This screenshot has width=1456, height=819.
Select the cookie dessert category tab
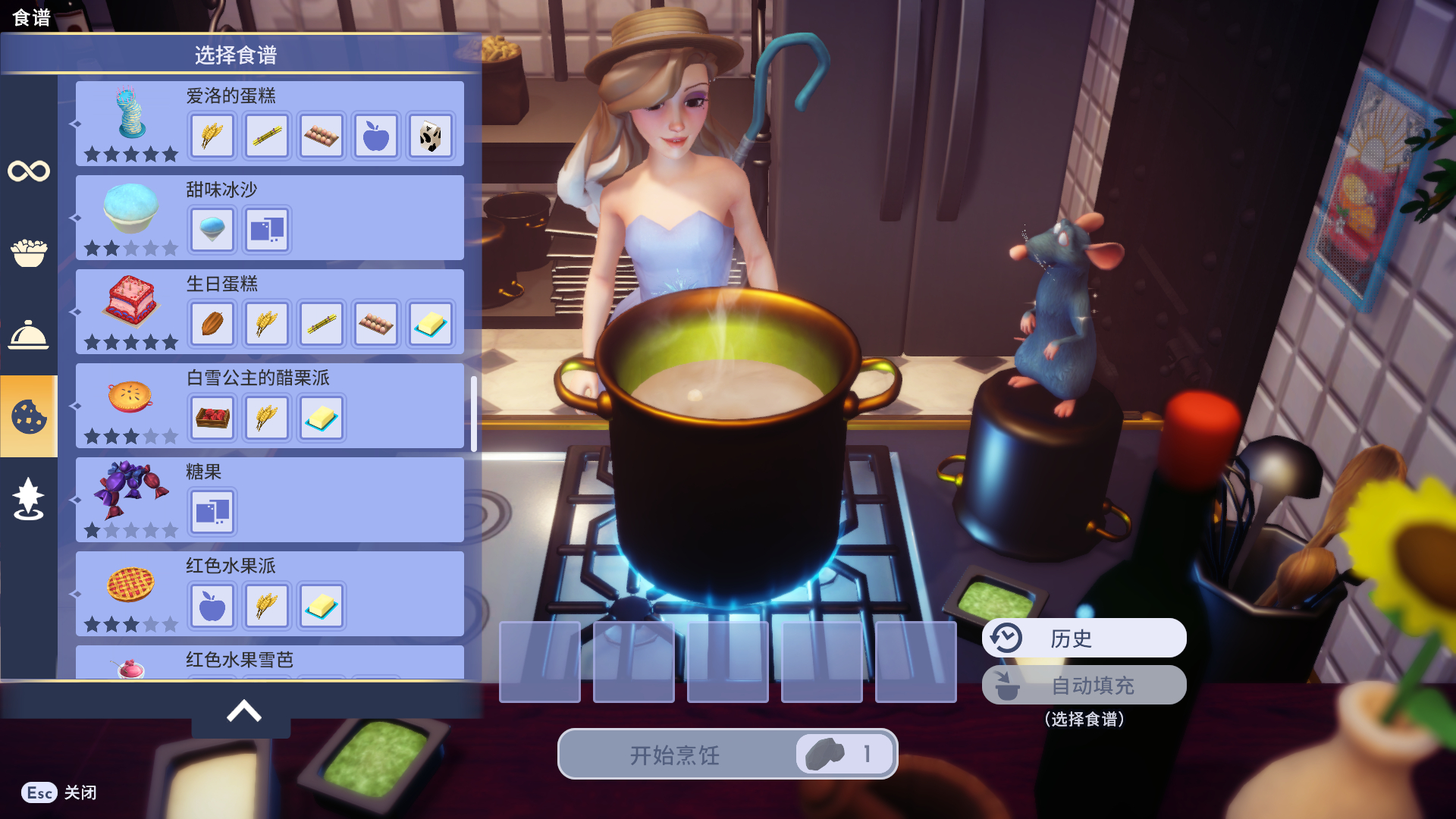pos(29,416)
